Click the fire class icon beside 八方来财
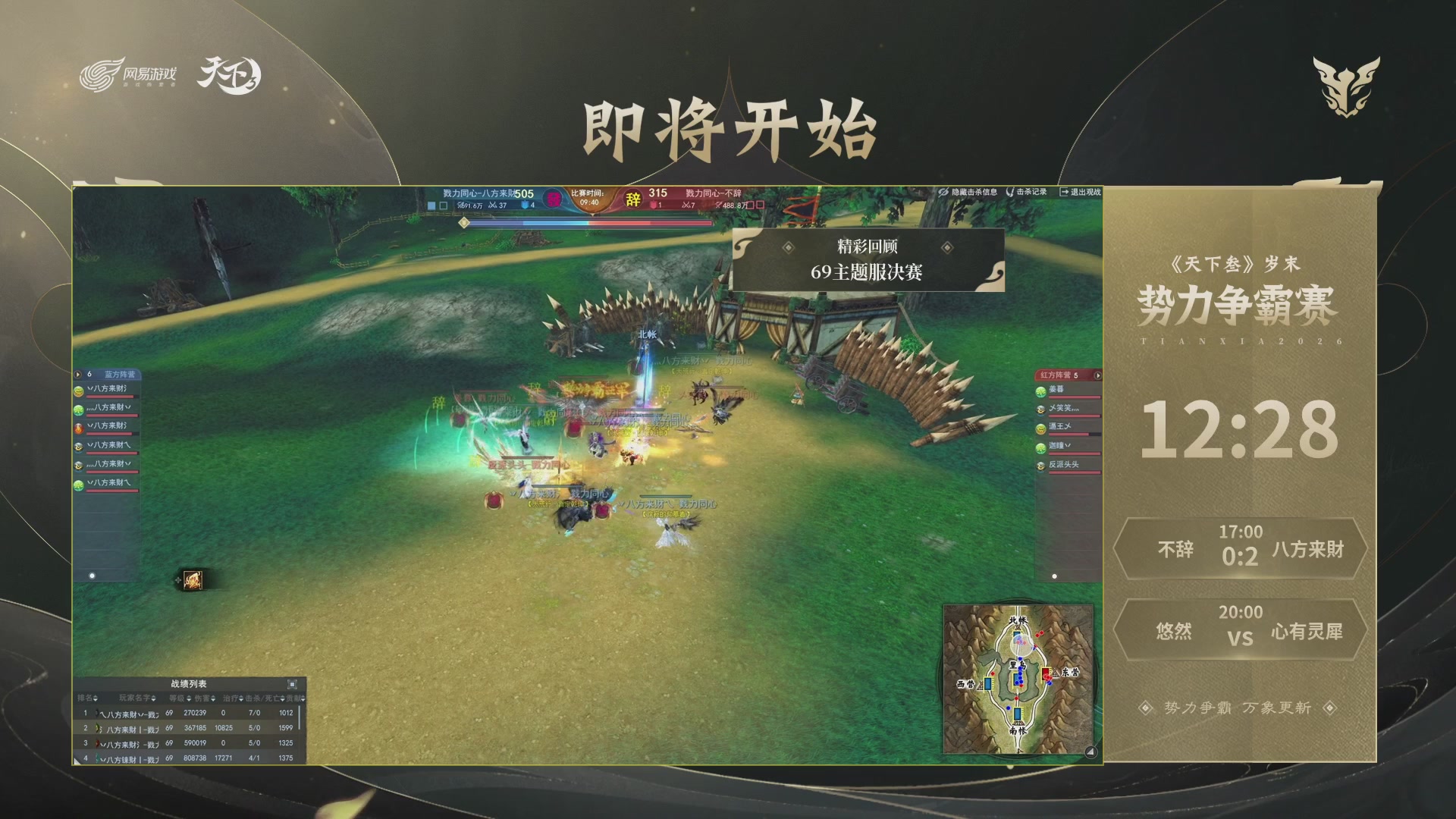The height and width of the screenshot is (819, 1456). point(77,428)
